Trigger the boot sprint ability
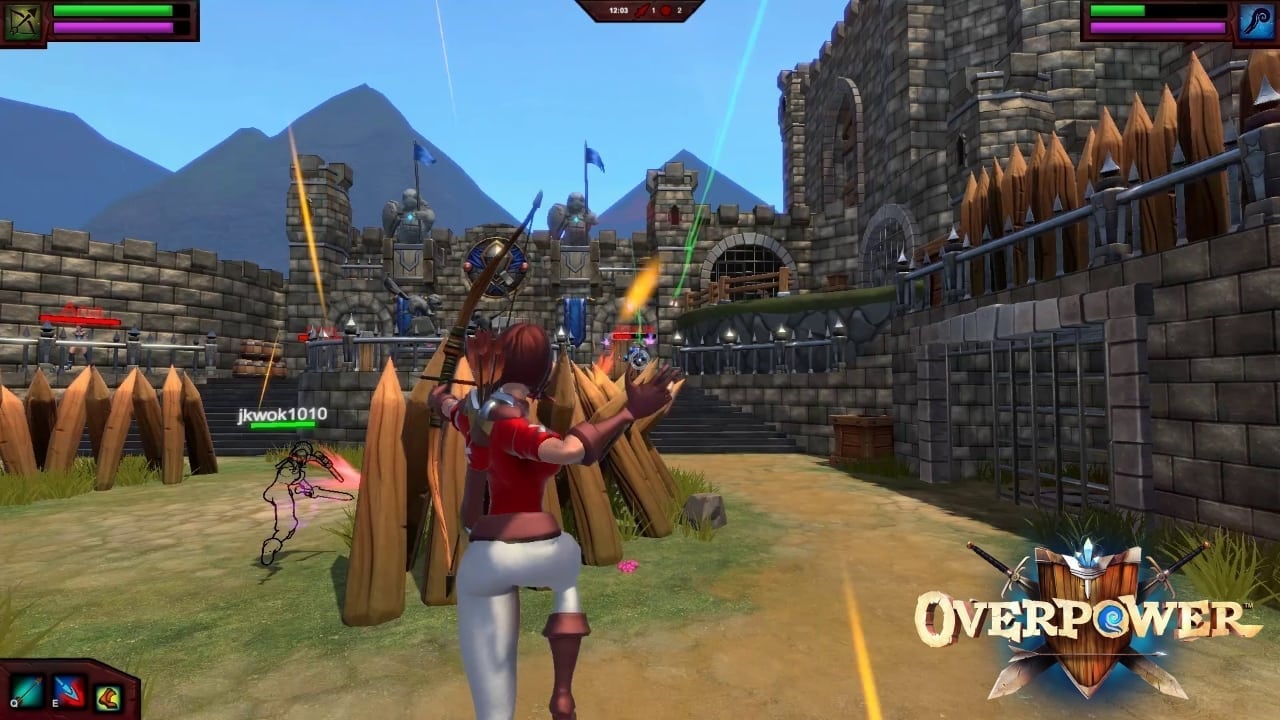The width and height of the screenshot is (1280, 720). [x=108, y=695]
